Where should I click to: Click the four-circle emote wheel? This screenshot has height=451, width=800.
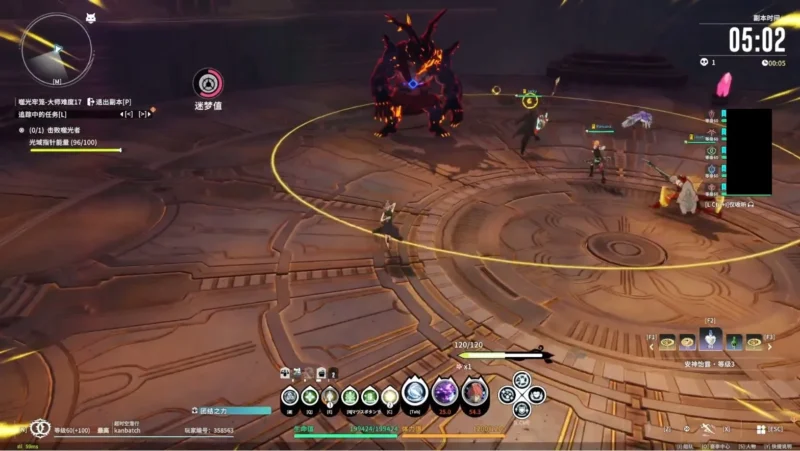[x=522, y=393]
